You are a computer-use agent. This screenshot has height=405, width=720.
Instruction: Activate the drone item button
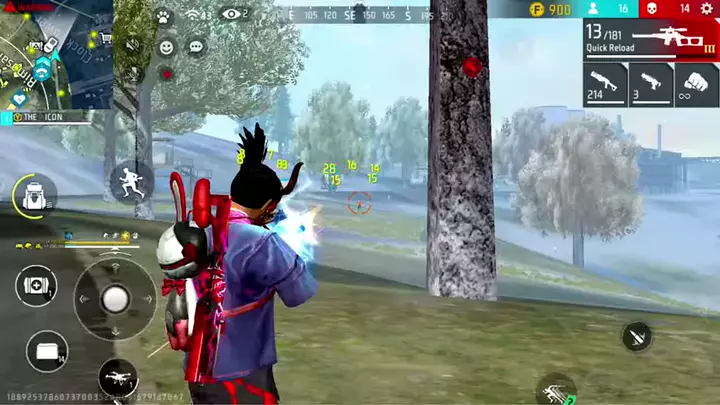(118, 378)
